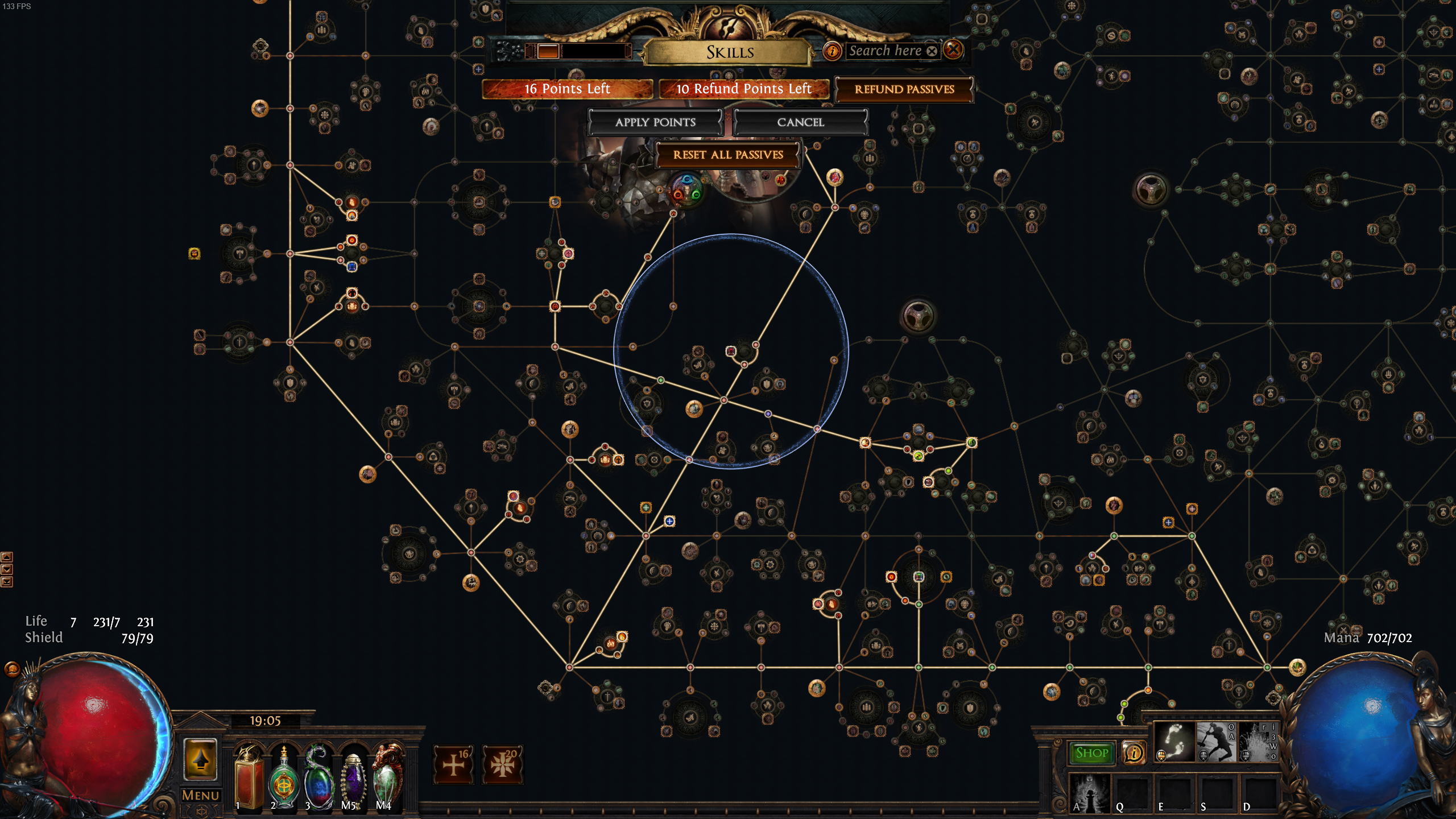Collapse the tree view with the down arrow at screen left

pyautogui.click(x=7, y=569)
